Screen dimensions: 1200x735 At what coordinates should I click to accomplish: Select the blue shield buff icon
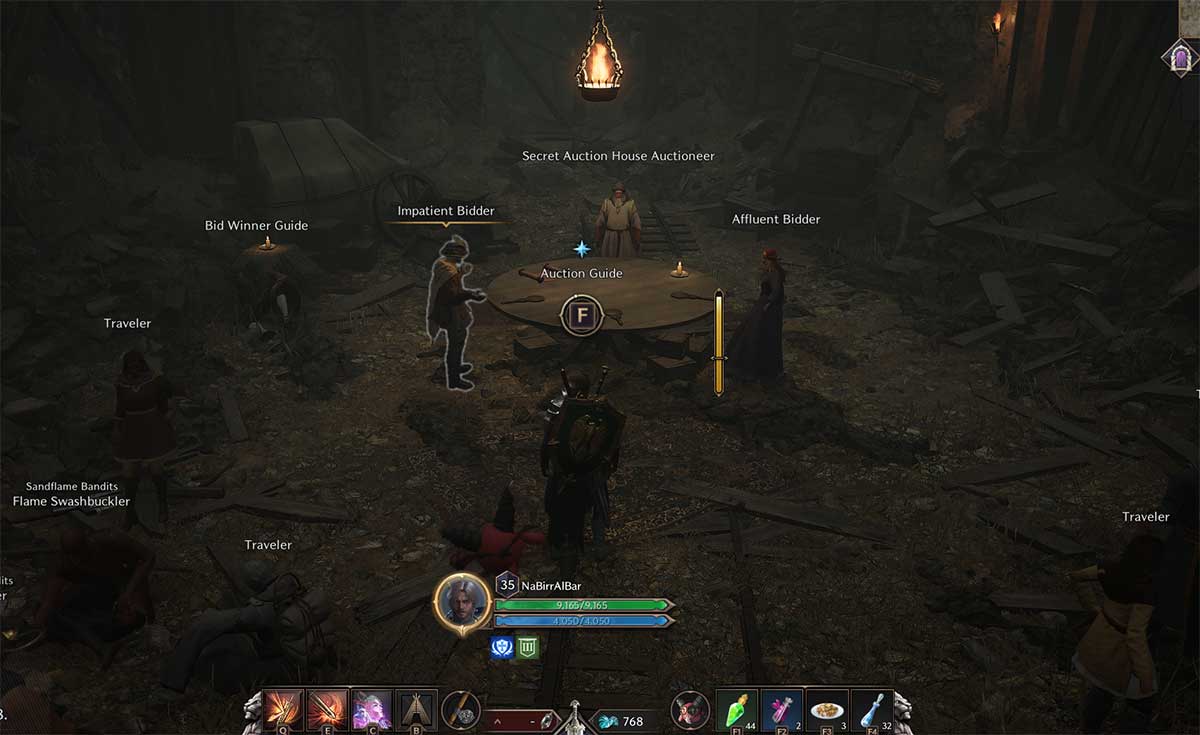point(502,647)
